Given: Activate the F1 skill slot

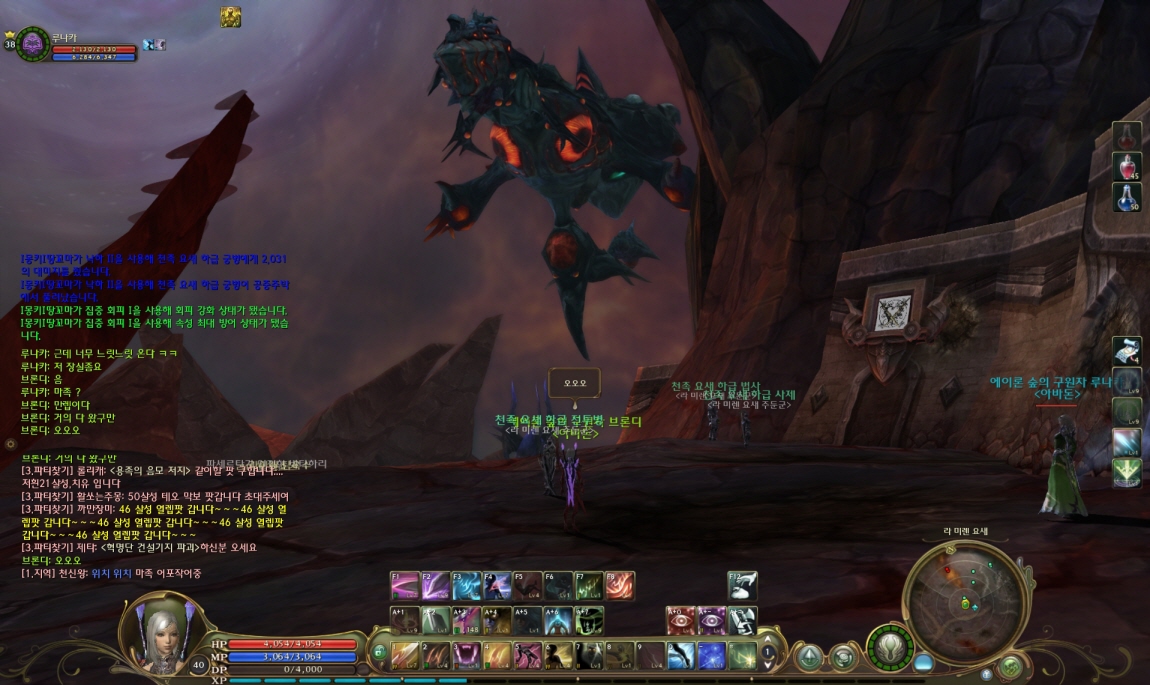Looking at the screenshot, I should [405, 585].
